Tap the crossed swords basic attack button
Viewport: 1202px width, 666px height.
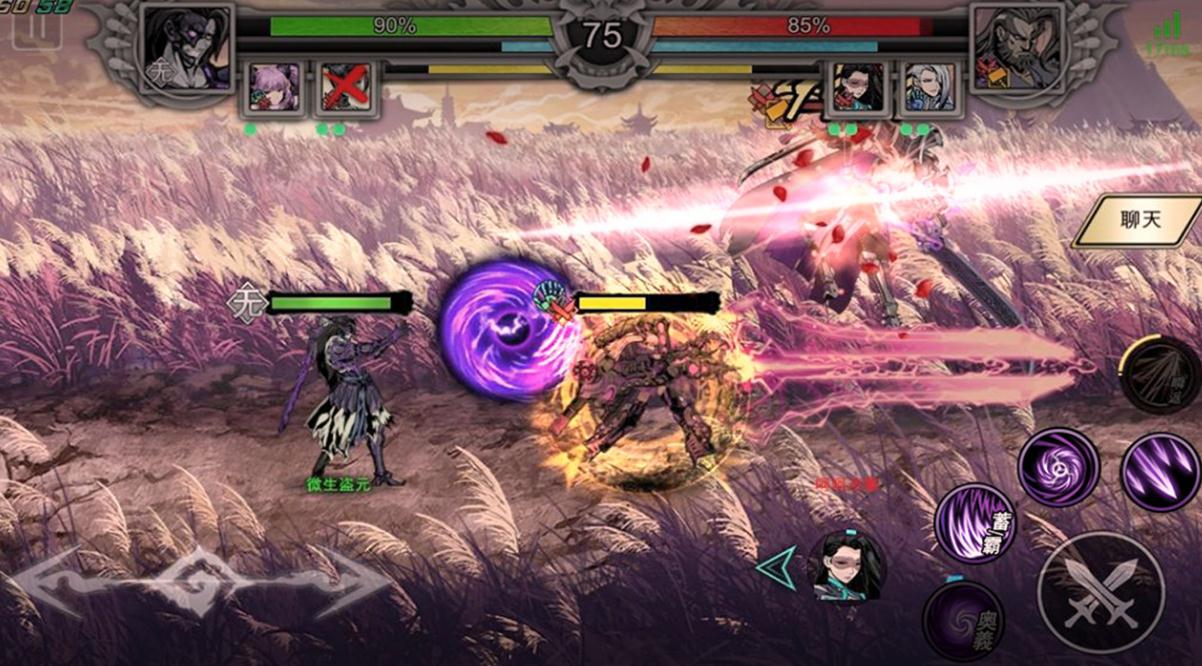click(x=1099, y=592)
